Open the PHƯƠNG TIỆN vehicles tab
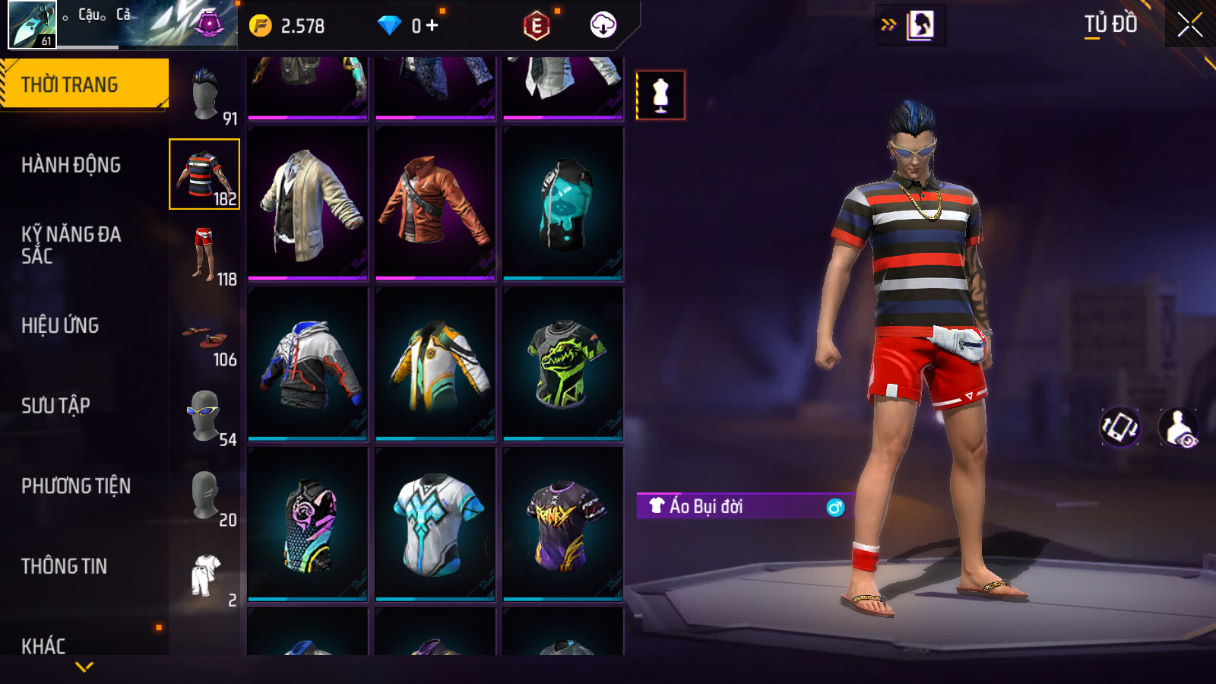1216x684 pixels. (x=76, y=486)
